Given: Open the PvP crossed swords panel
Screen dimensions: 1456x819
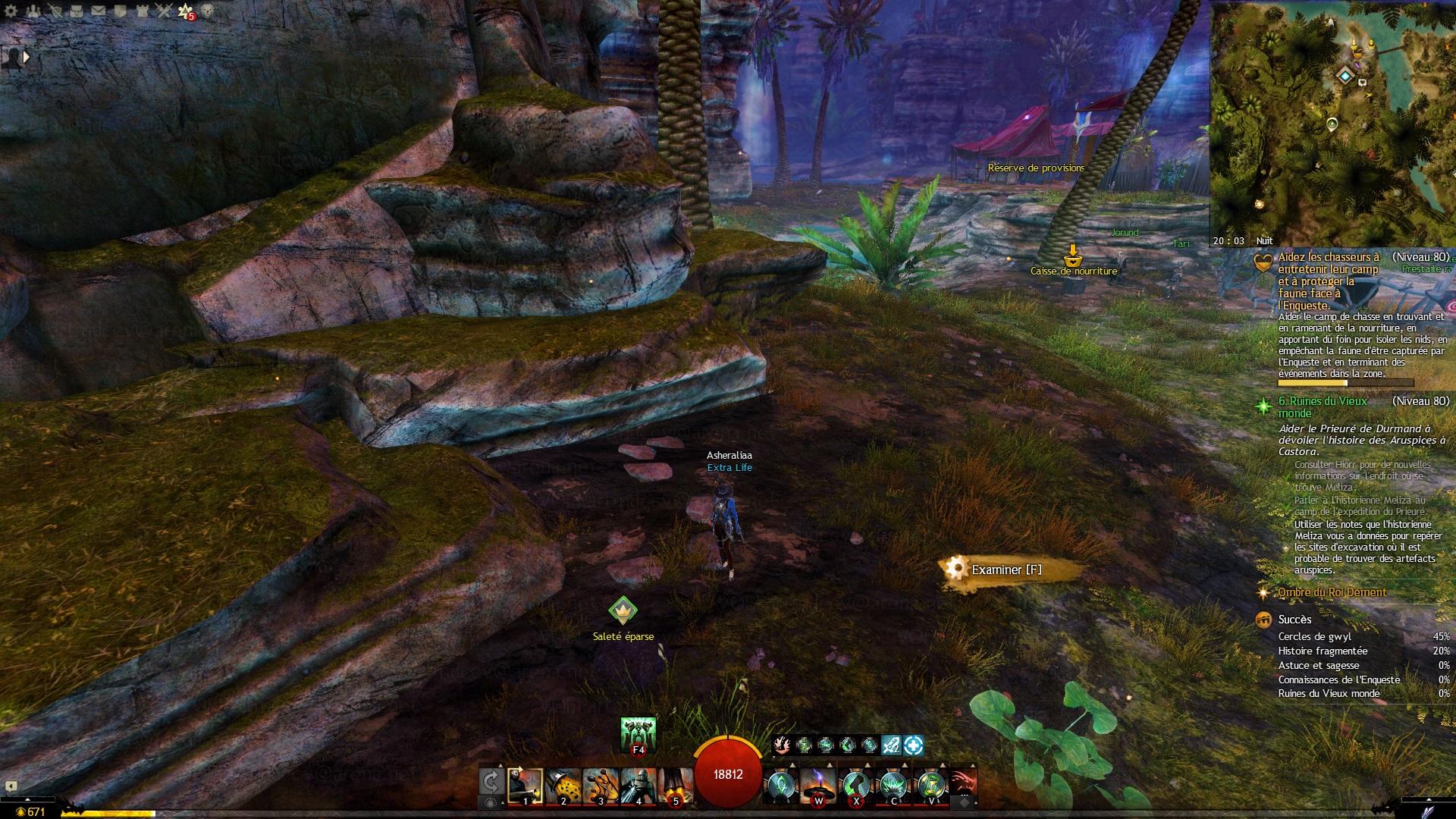Looking at the screenshot, I should 164,11.
